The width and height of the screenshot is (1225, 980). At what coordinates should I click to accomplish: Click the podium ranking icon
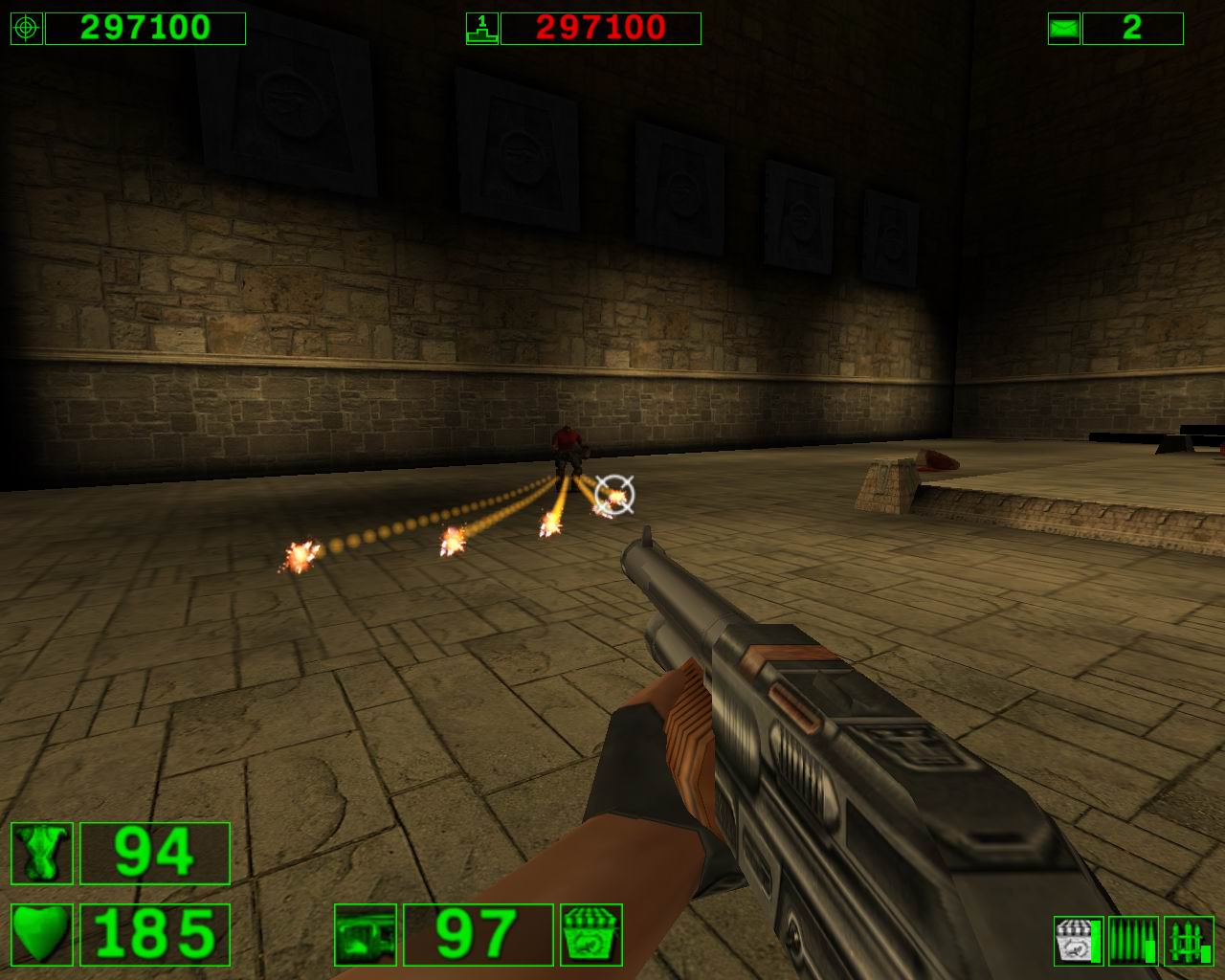point(481,29)
